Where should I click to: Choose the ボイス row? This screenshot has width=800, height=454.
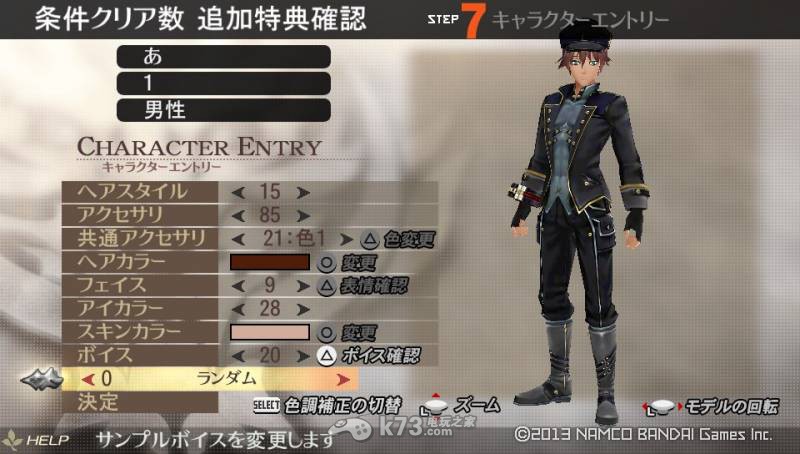pyautogui.click(x=138, y=355)
